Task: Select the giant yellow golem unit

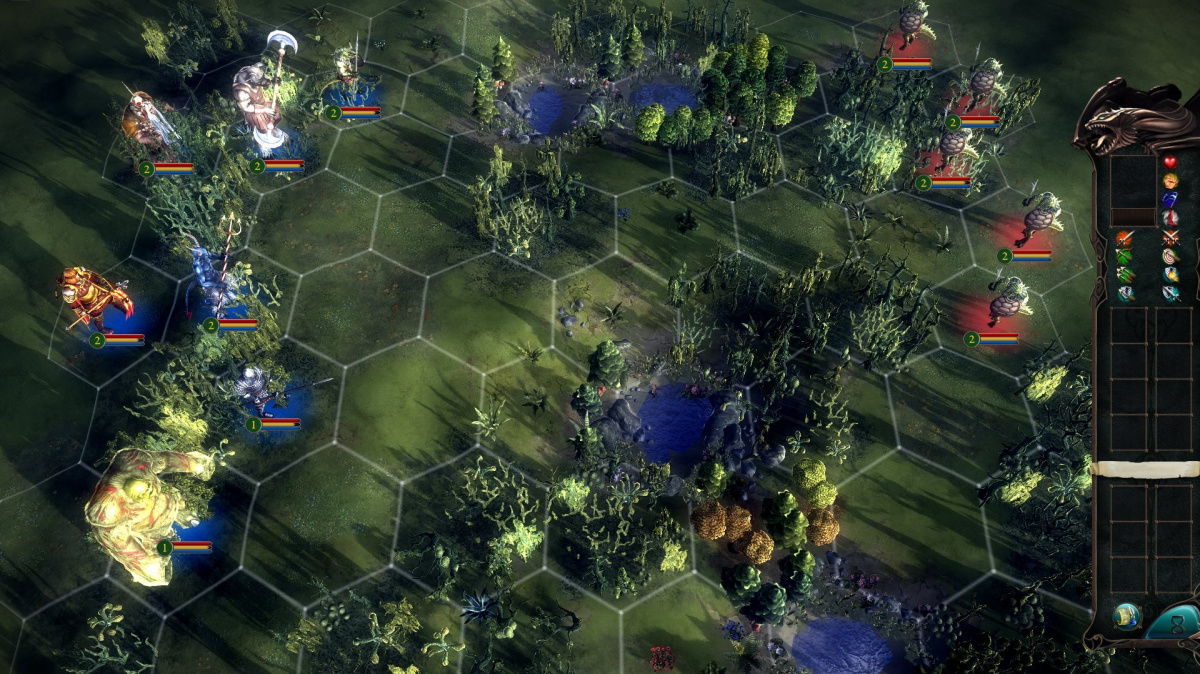Action: click(x=140, y=510)
